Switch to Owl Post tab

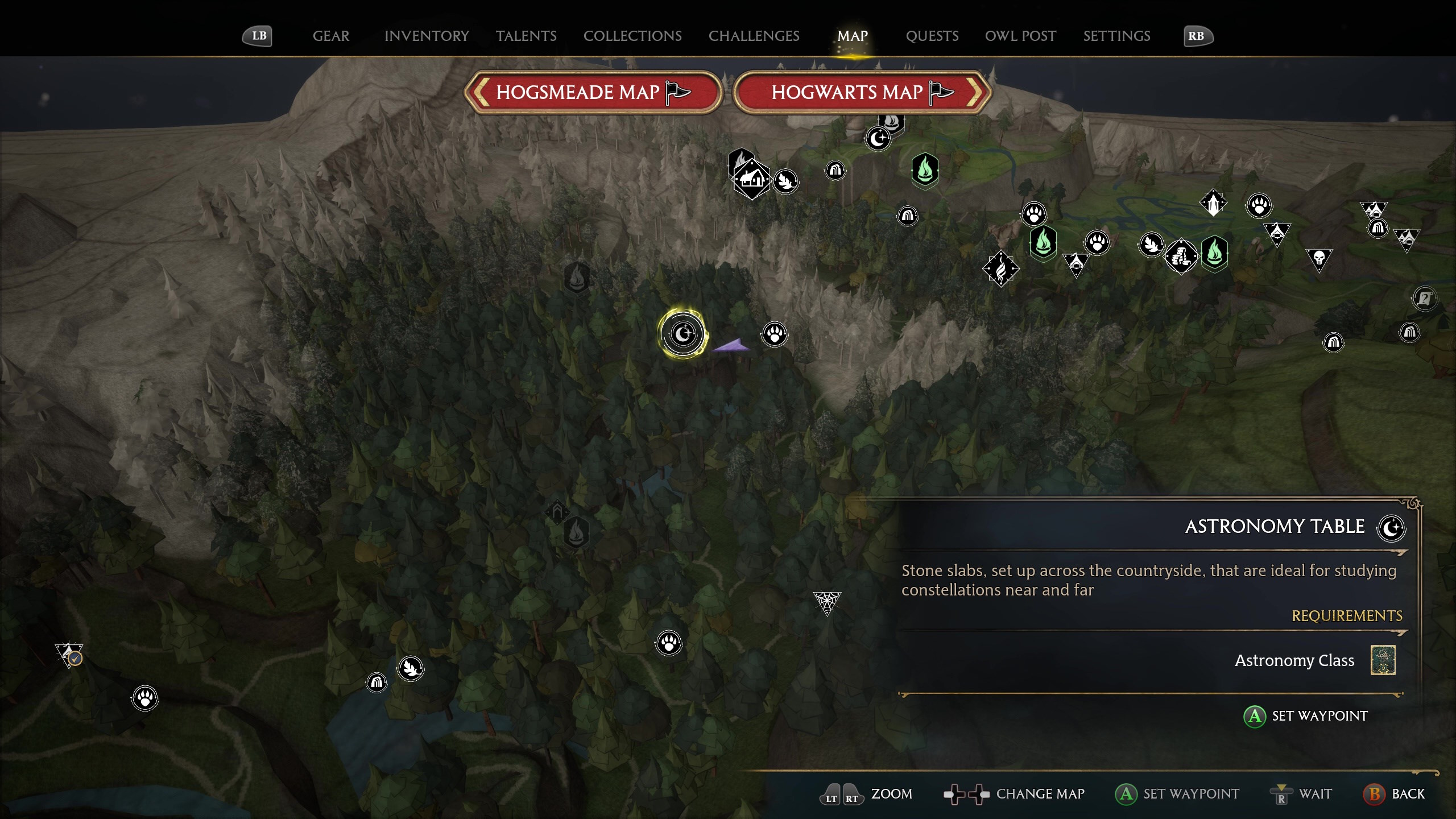tap(1020, 36)
